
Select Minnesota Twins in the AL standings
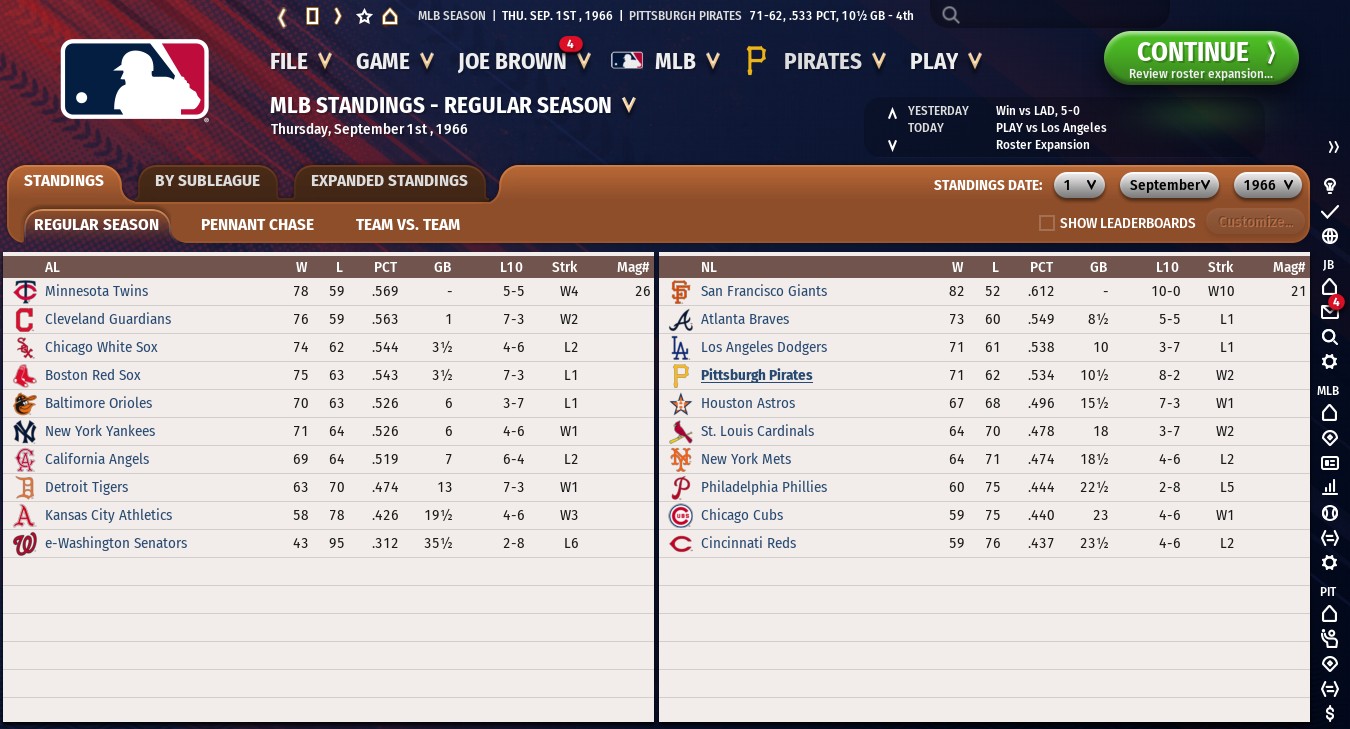point(96,291)
